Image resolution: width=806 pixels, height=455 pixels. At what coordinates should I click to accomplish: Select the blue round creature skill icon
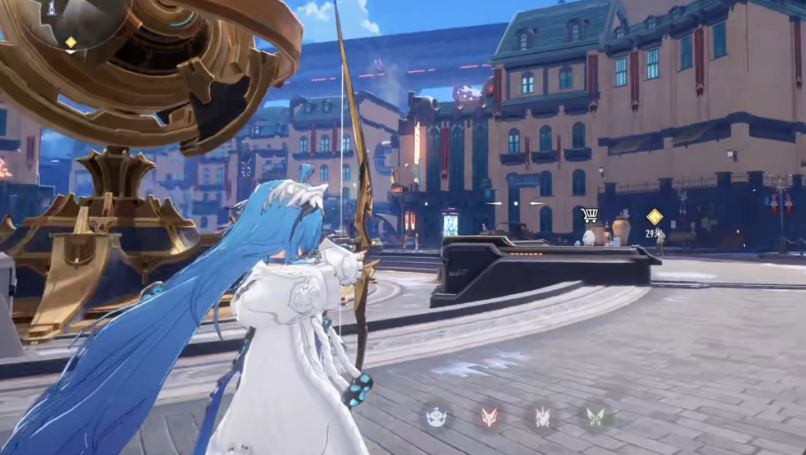point(436,416)
